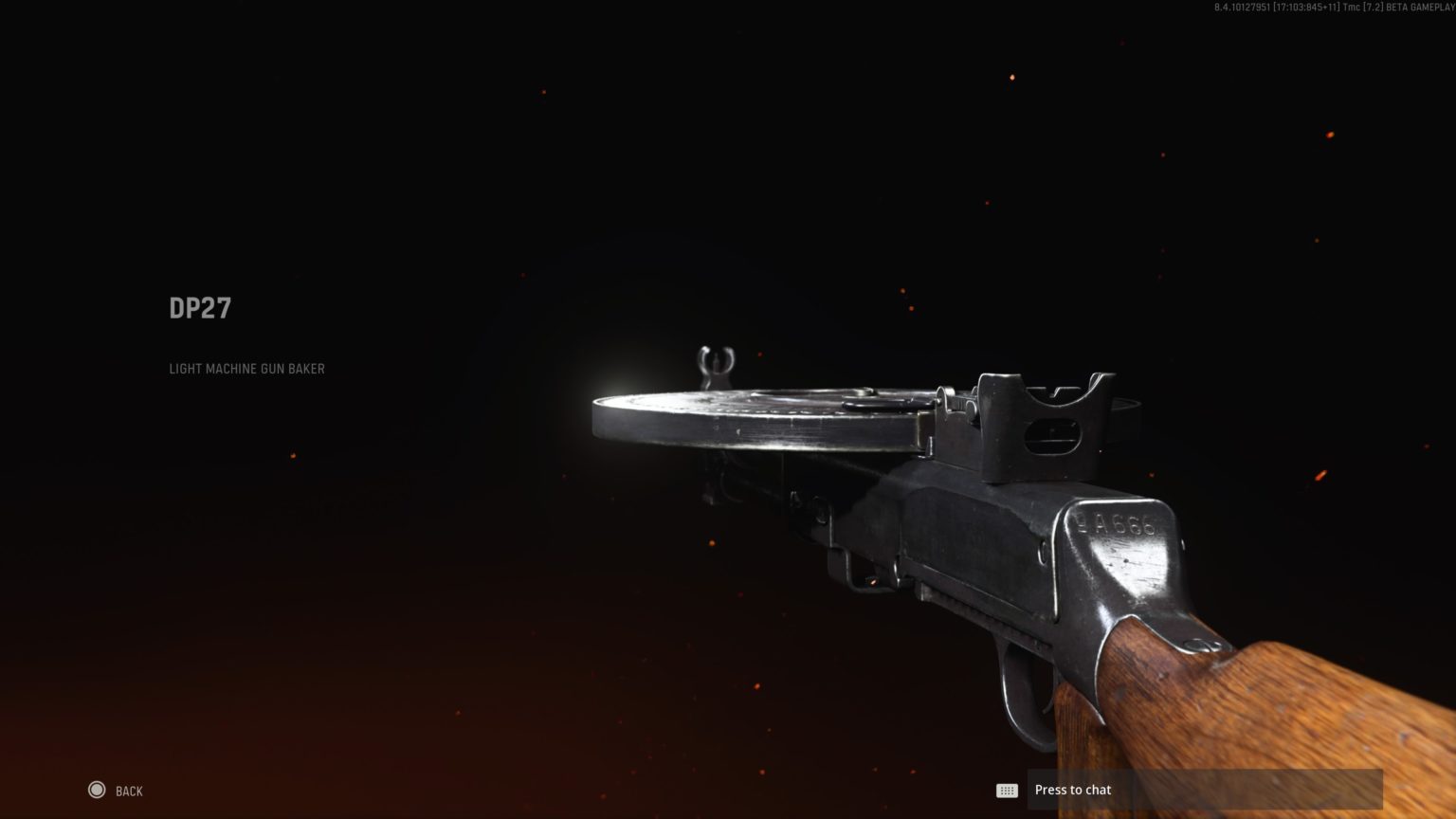The width and height of the screenshot is (1456, 819).
Task: Click the A666 serial stamp on the receiver
Action: [x=1114, y=521]
